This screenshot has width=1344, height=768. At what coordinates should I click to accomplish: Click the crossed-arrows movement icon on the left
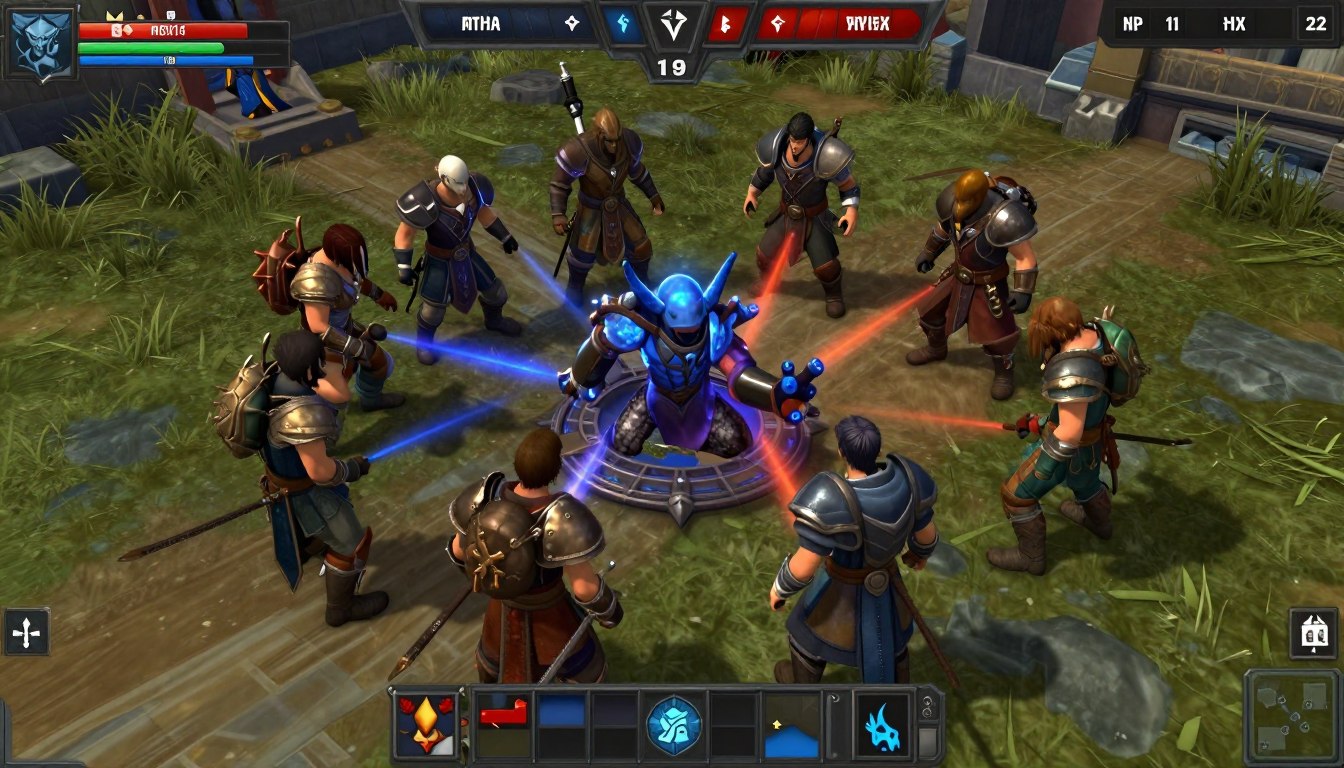click(26, 631)
